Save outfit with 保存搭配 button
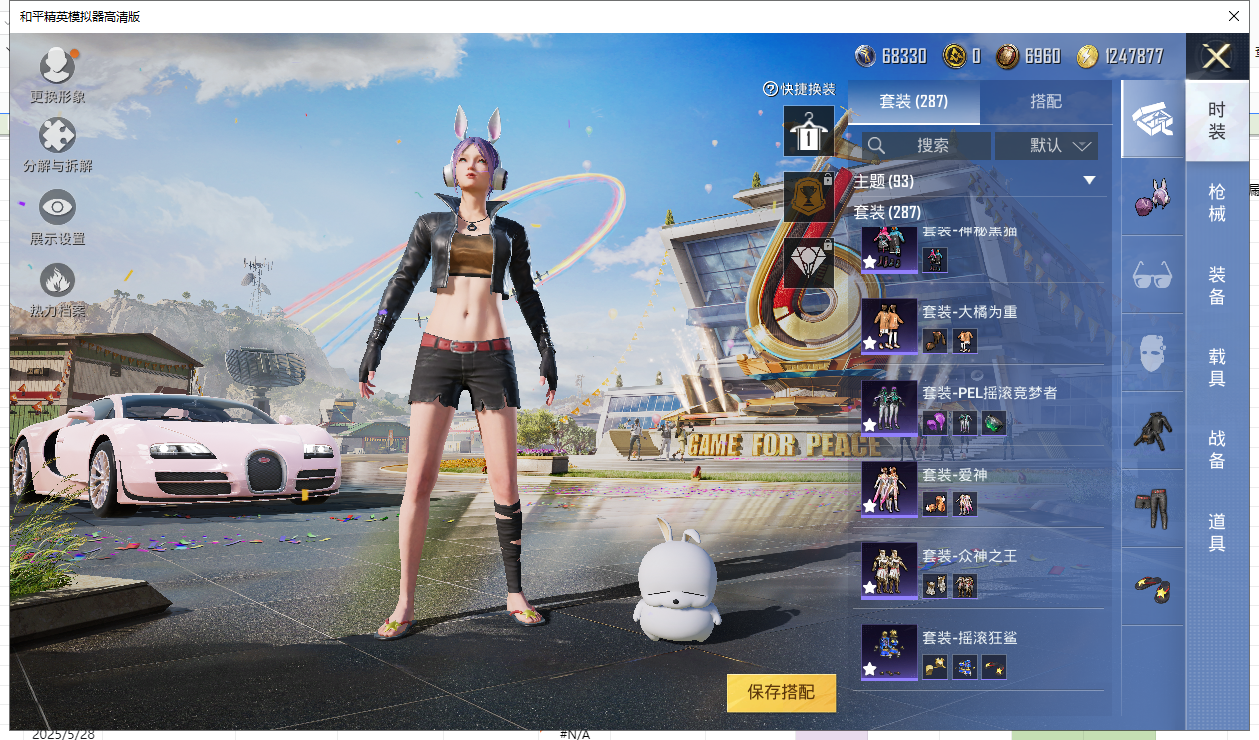 click(781, 692)
